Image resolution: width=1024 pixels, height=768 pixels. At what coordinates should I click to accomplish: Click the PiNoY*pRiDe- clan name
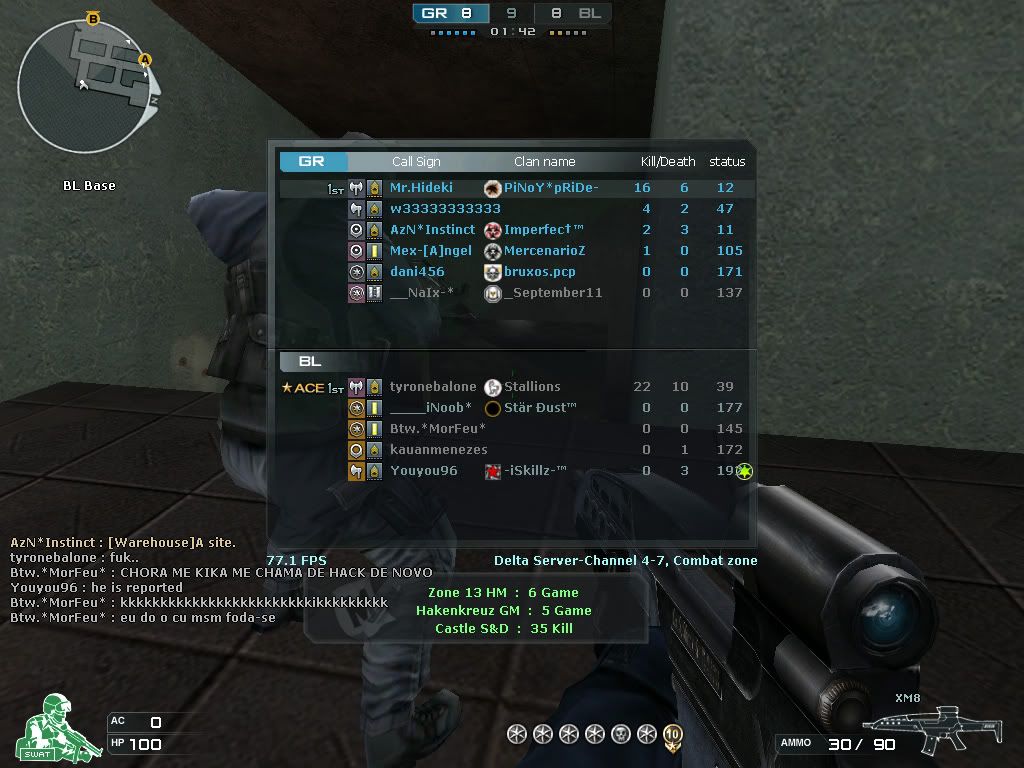point(551,188)
